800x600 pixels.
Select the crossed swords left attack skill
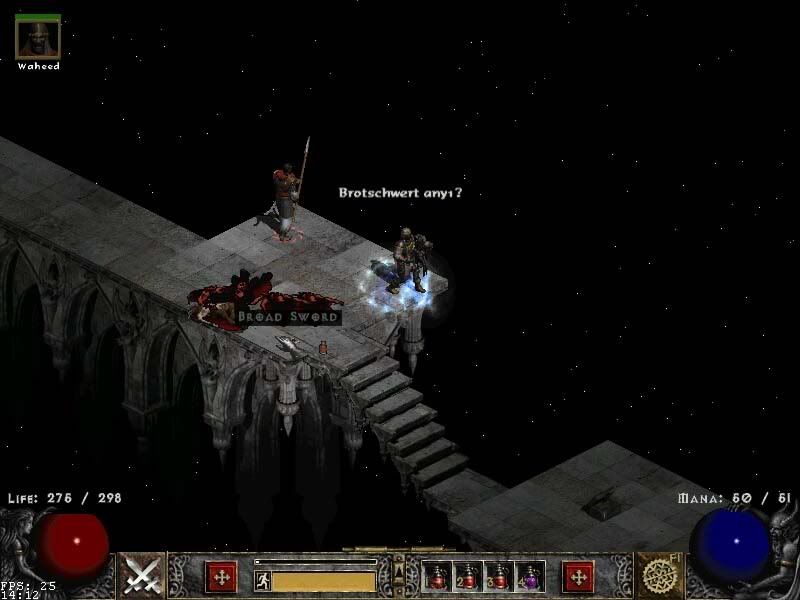click(142, 575)
